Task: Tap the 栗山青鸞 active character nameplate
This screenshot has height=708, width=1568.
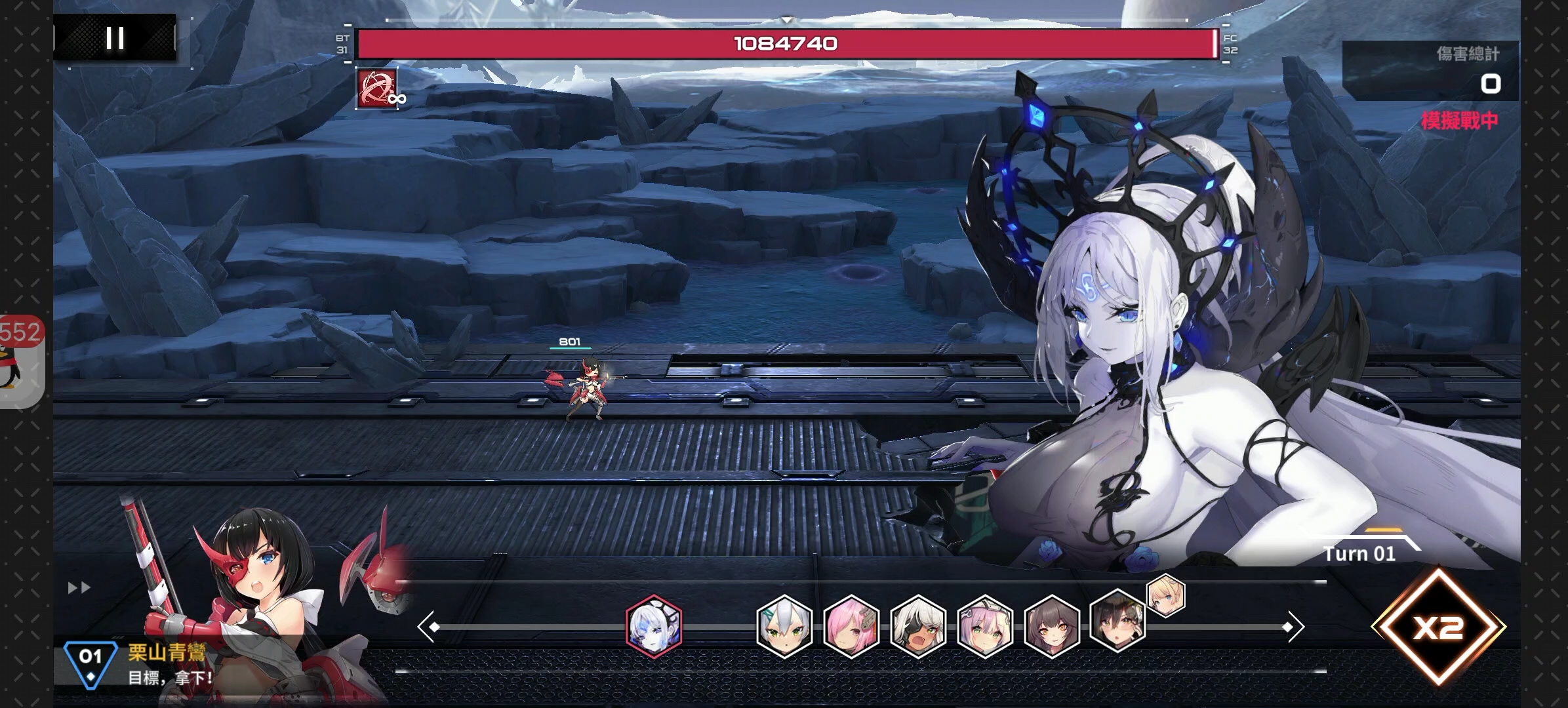Action: pos(167,652)
